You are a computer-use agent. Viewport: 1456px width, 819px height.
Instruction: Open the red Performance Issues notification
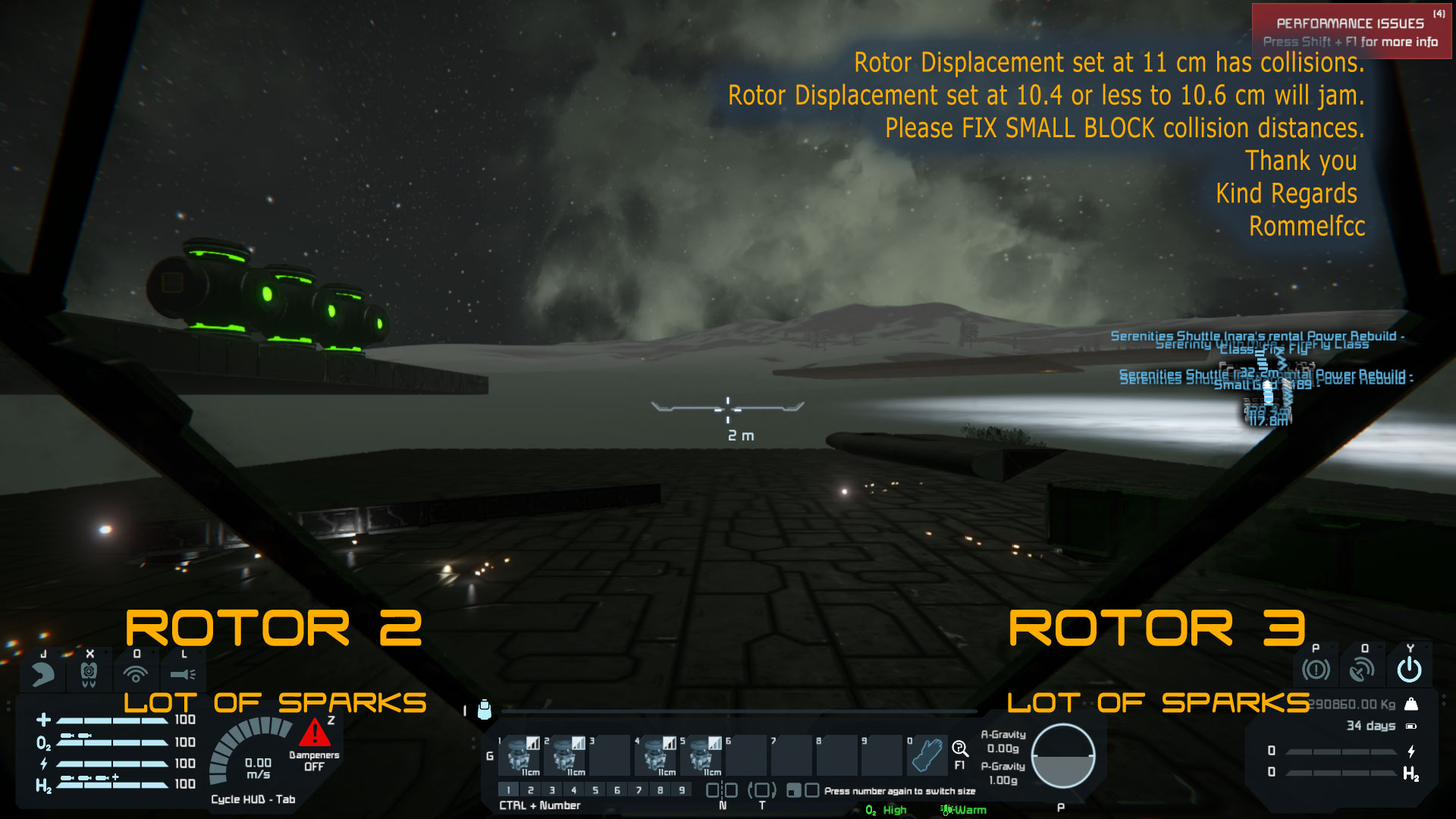tap(1351, 31)
